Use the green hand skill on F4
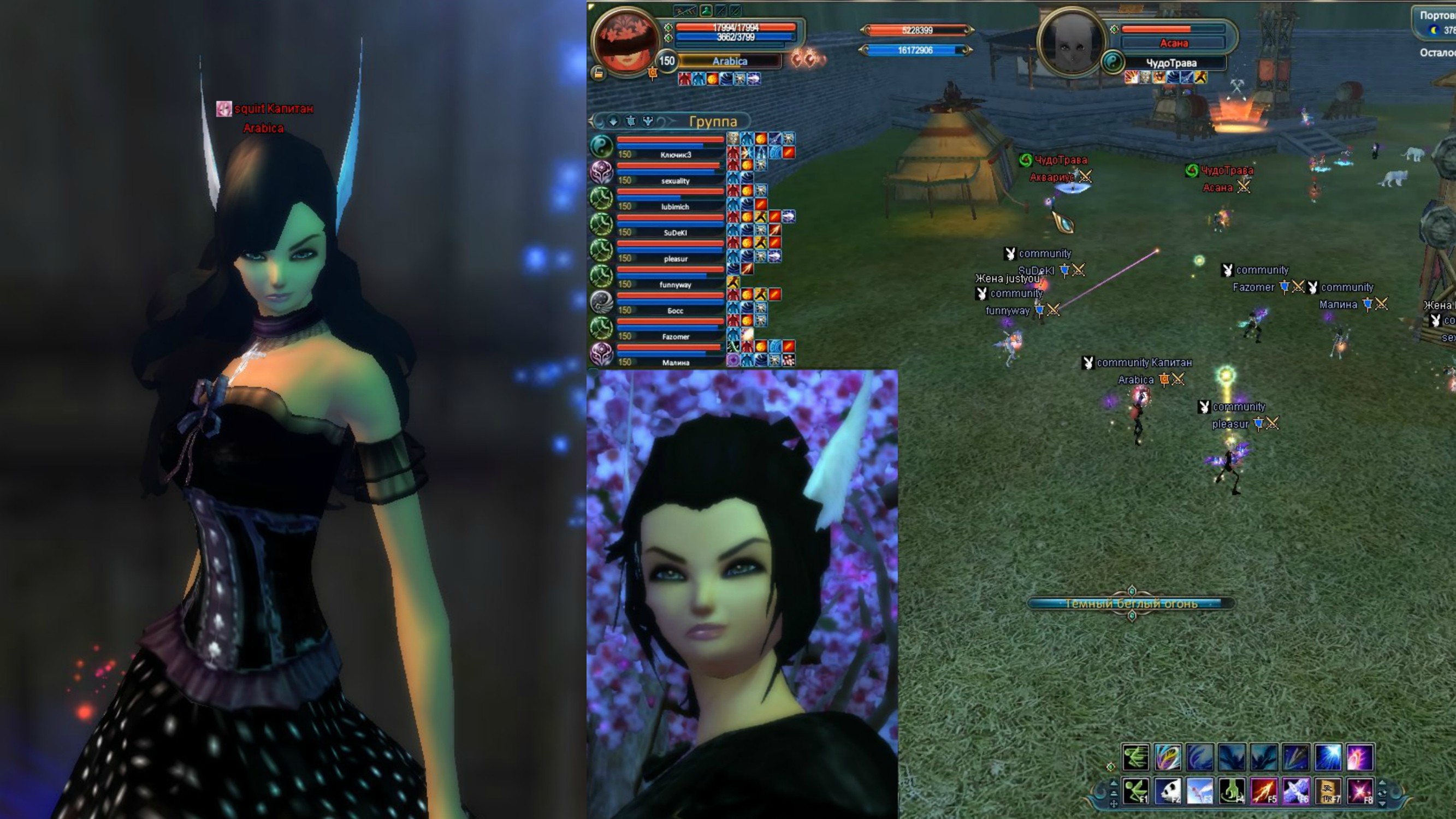Viewport: 1456px width, 819px height. (1232, 791)
